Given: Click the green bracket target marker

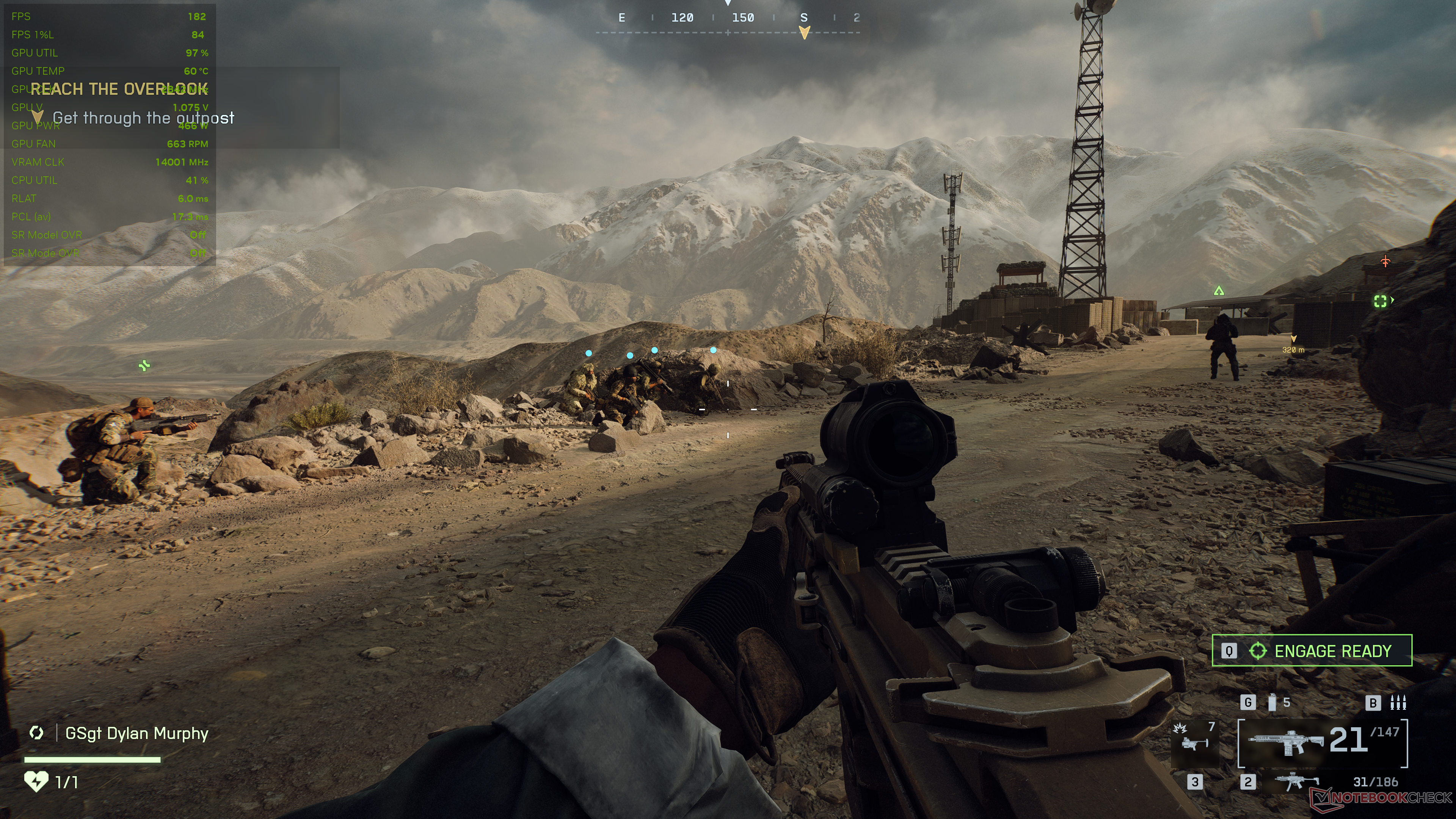Looking at the screenshot, I should click(1380, 301).
